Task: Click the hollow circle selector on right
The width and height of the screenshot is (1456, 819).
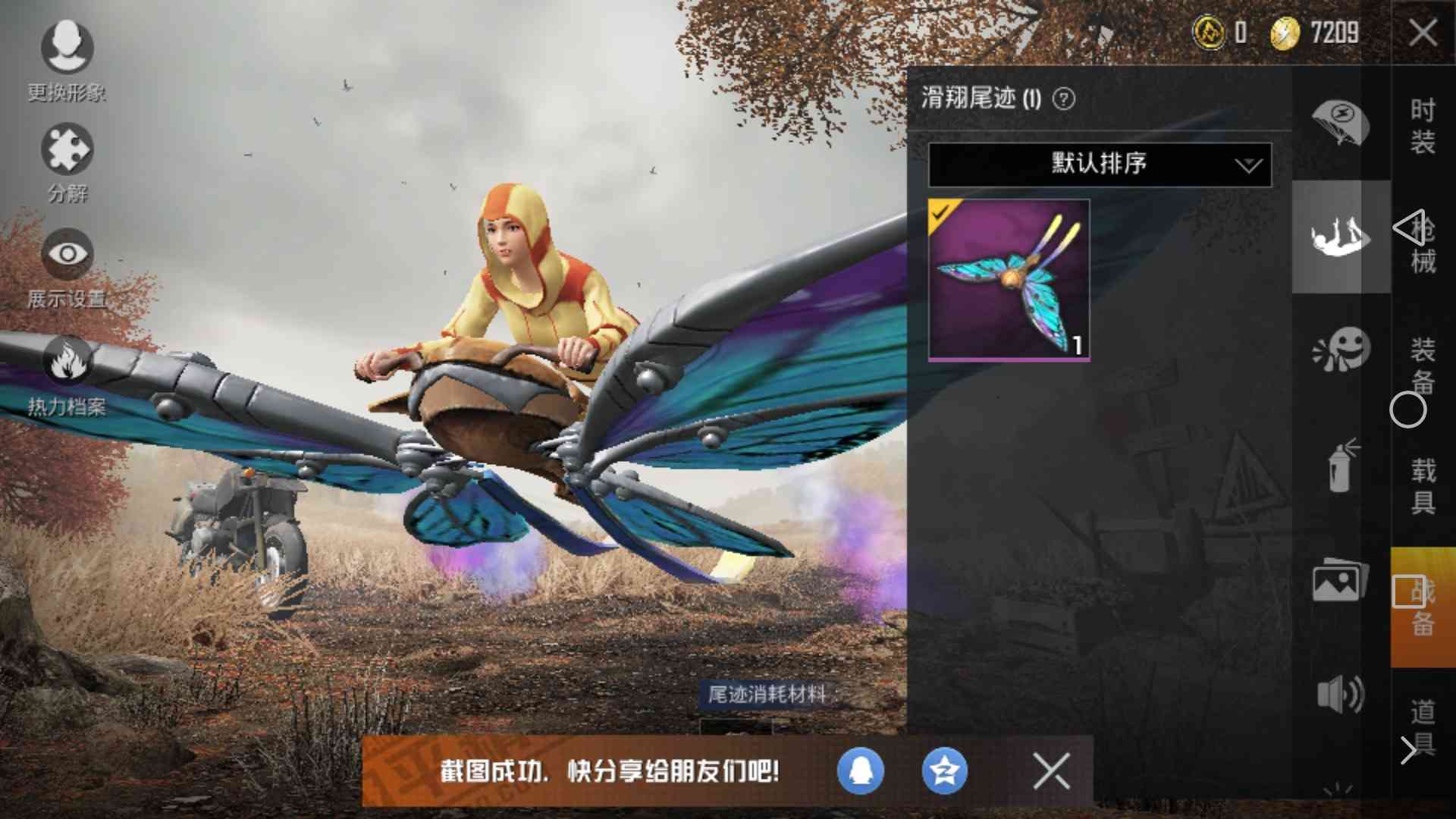Action: (x=1408, y=409)
